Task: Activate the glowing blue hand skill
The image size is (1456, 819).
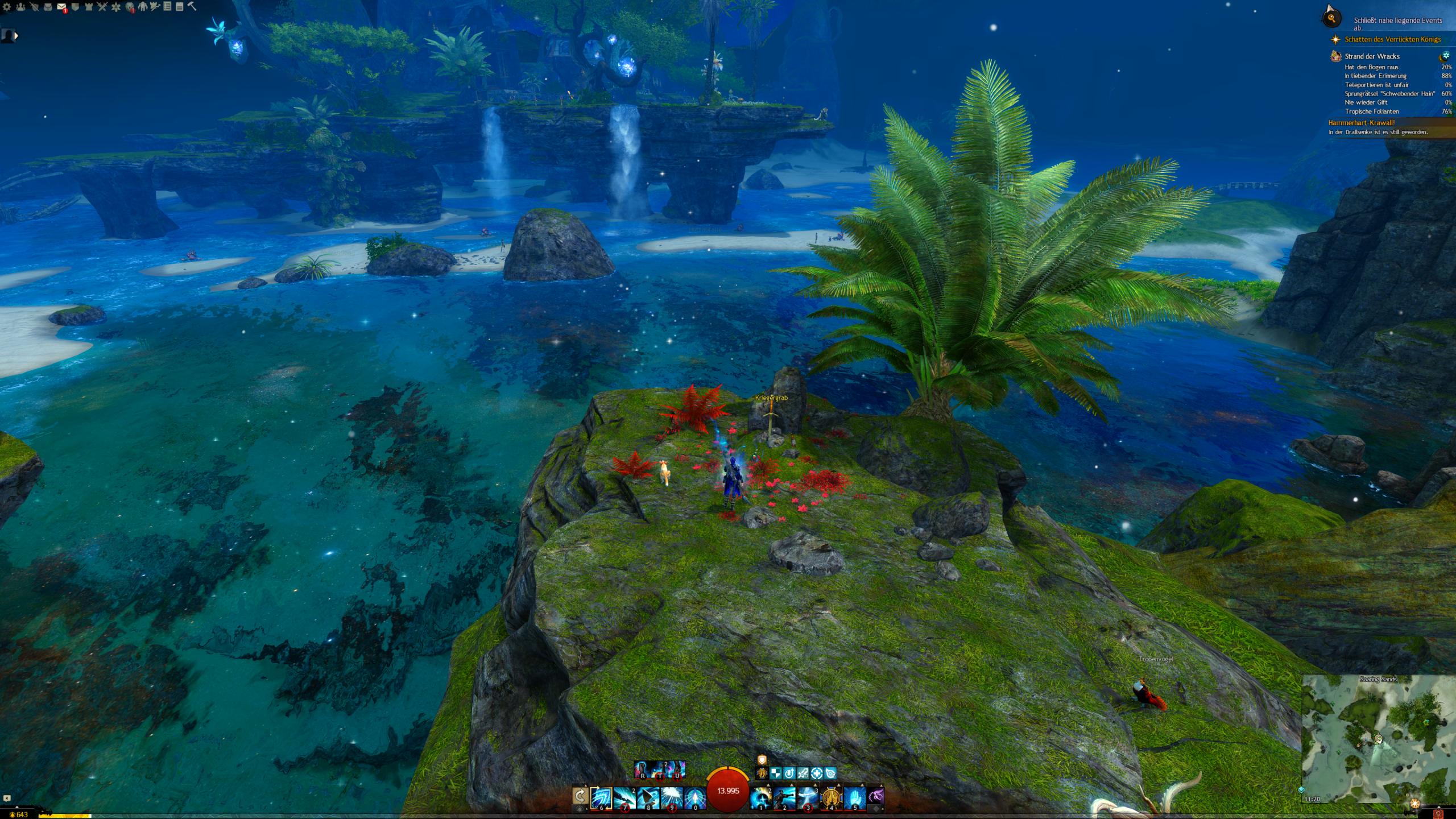Action: pyautogui.click(x=855, y=798)
